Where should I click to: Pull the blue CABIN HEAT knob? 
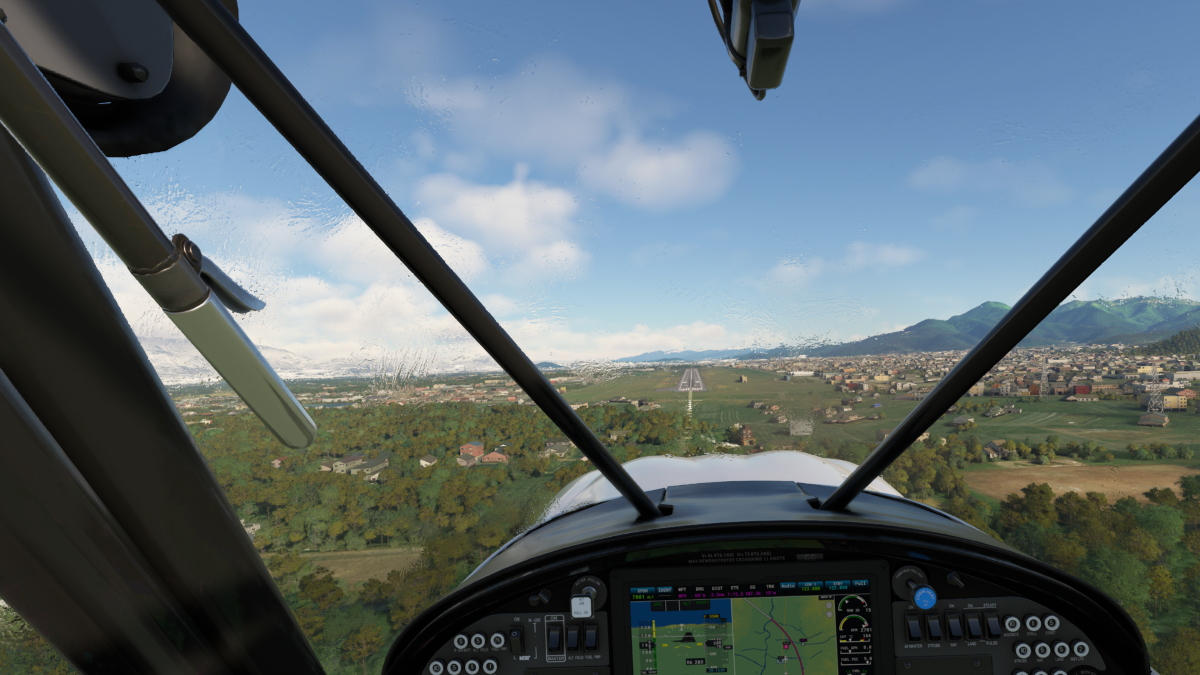925,597
